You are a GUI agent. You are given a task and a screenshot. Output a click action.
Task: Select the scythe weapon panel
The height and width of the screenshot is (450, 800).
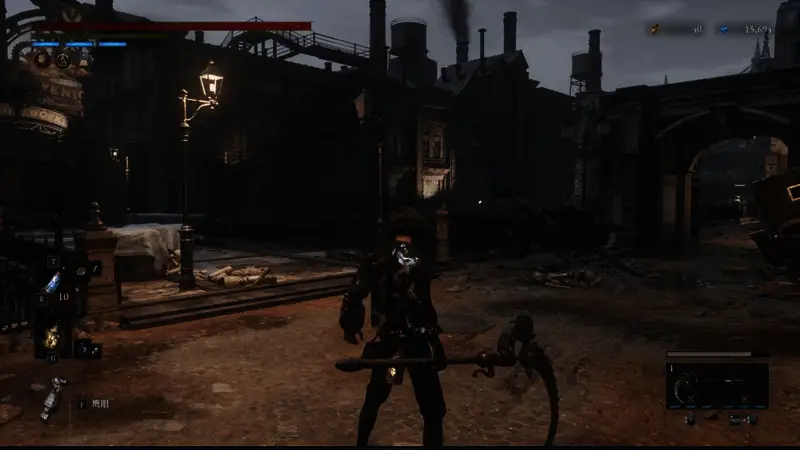tap(717, 385)
